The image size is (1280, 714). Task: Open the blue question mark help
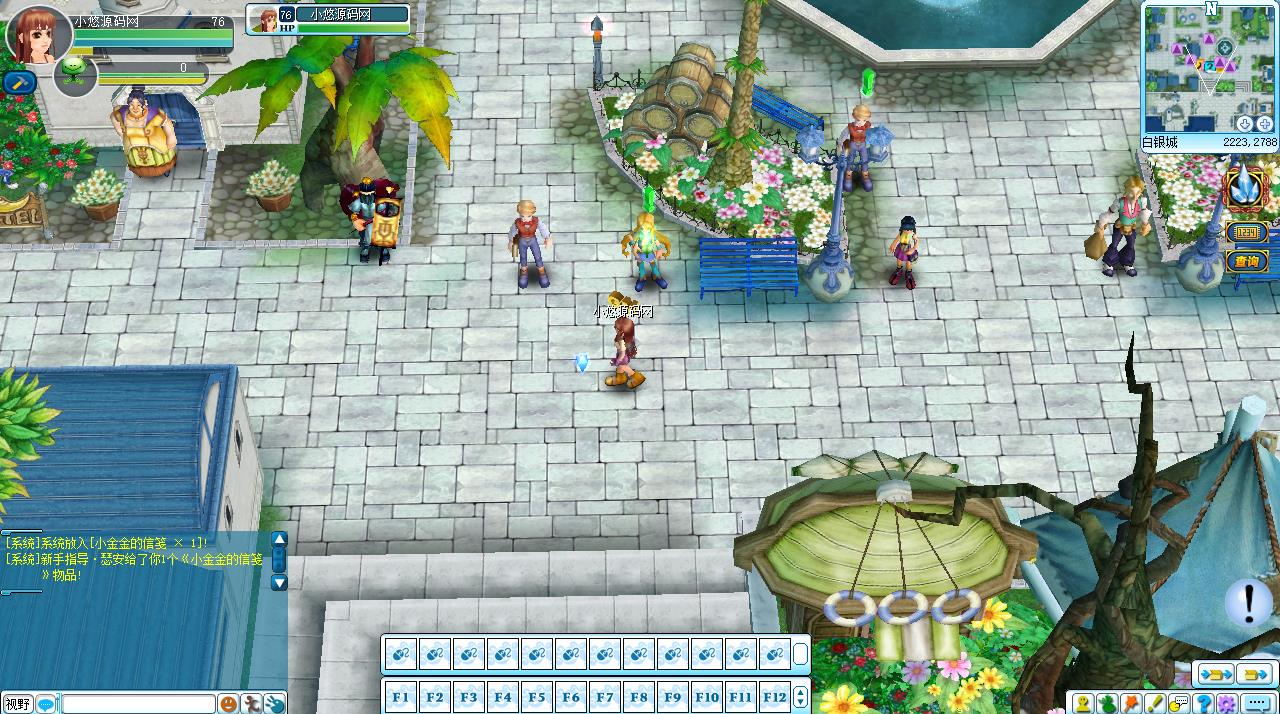(1204, 704)
